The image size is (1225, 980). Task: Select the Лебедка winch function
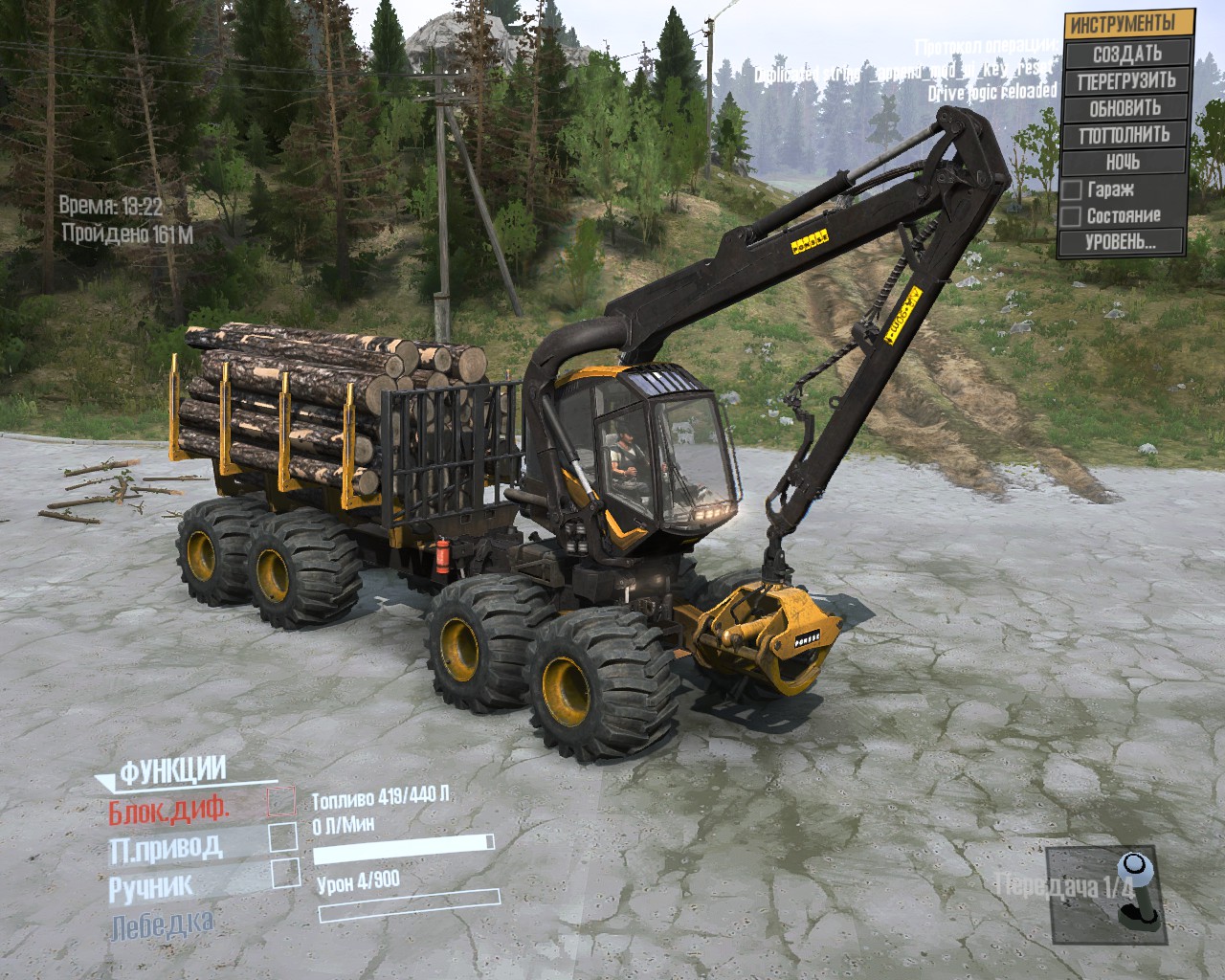tap(161, 924)
